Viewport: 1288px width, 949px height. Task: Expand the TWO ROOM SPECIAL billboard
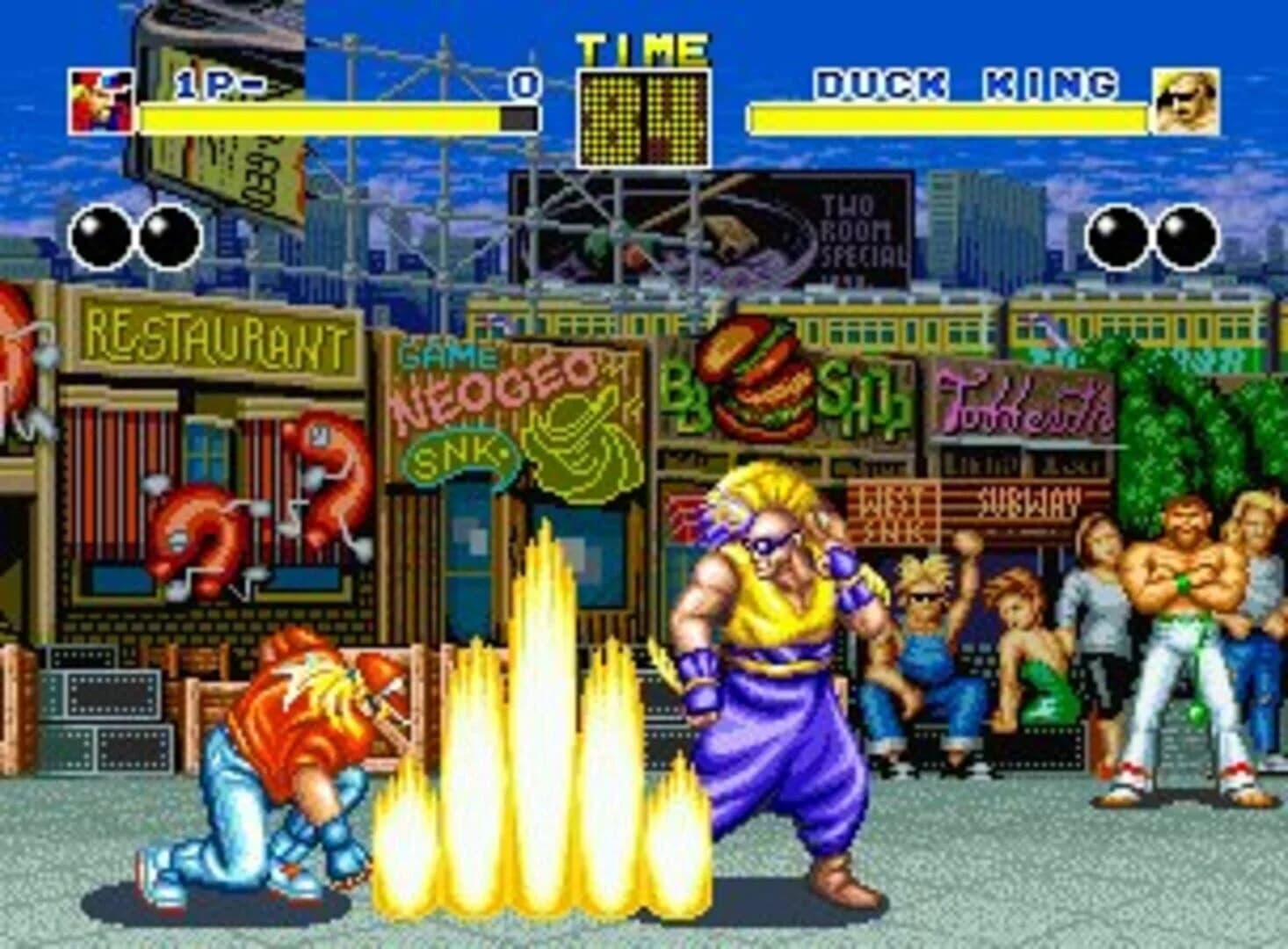[857, 230]
